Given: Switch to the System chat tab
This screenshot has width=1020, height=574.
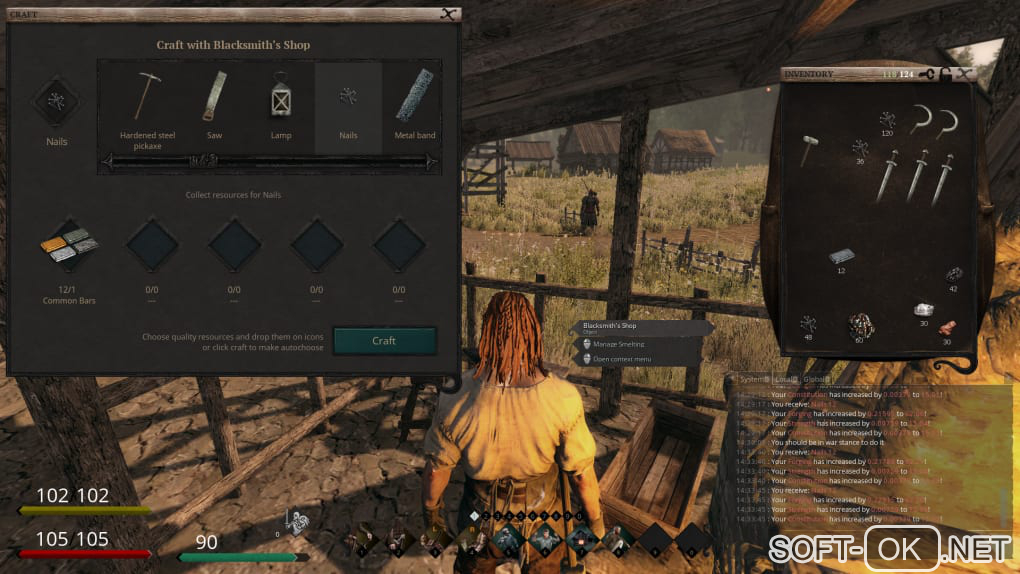Looking at the screenshot, I should [x=754, y=379].
